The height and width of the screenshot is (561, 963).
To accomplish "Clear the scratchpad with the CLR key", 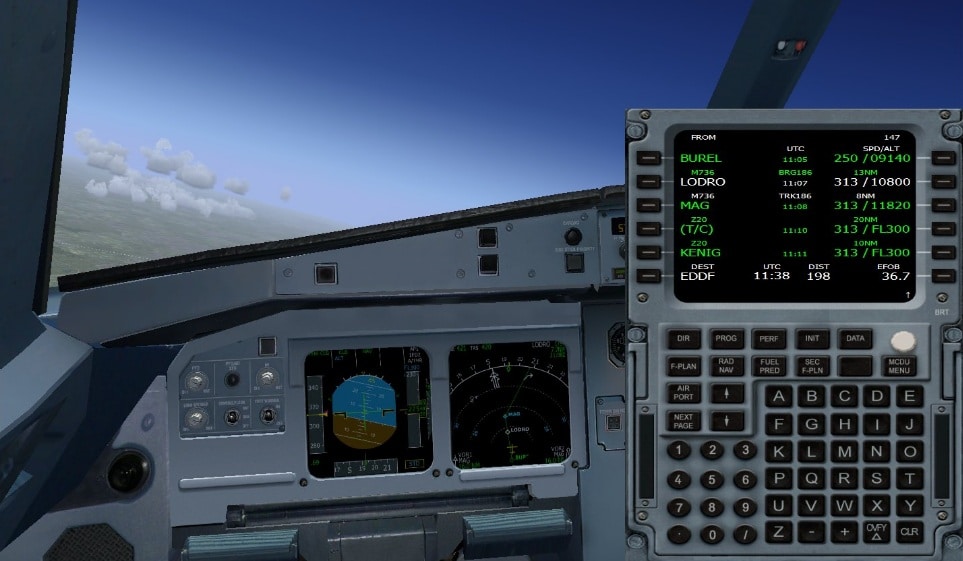I will (909, 531).
